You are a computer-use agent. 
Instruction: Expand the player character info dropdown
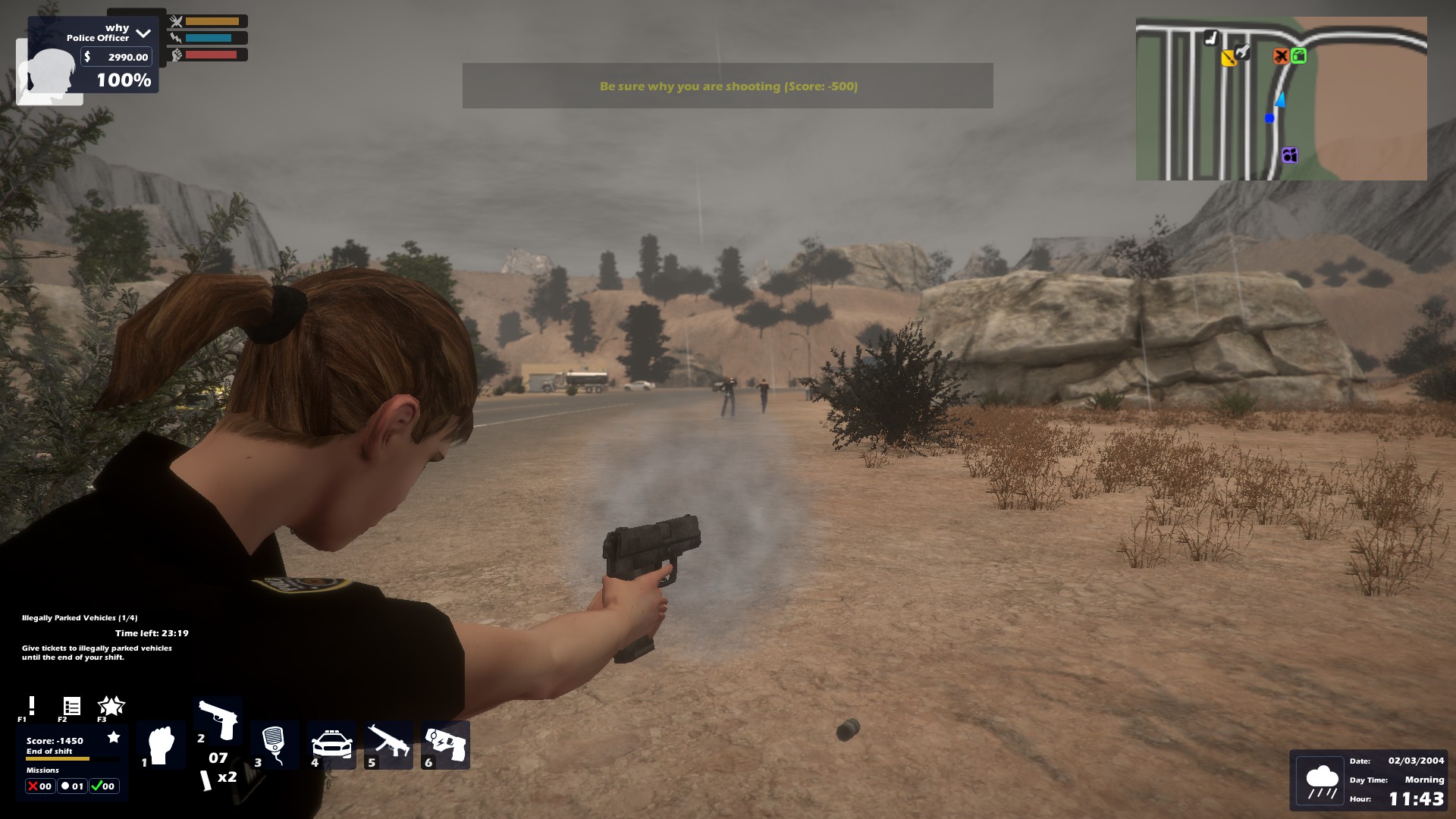143,32
